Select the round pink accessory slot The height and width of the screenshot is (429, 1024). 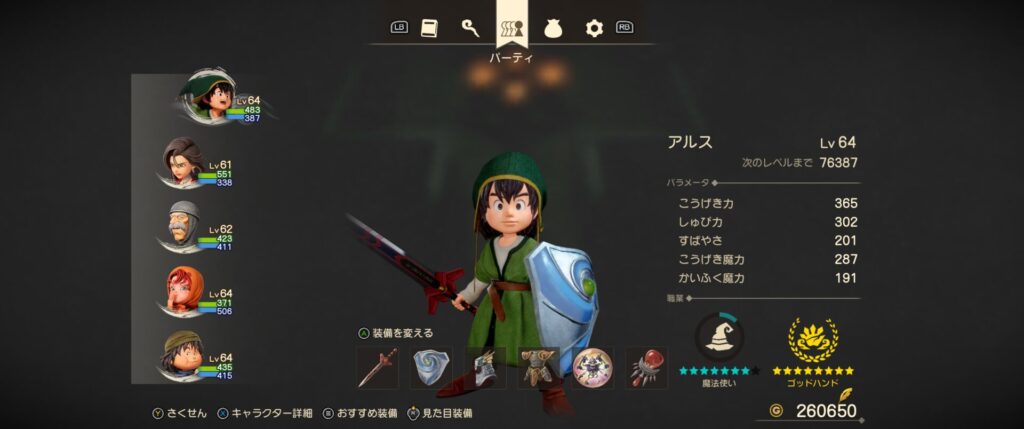[593, 368]
